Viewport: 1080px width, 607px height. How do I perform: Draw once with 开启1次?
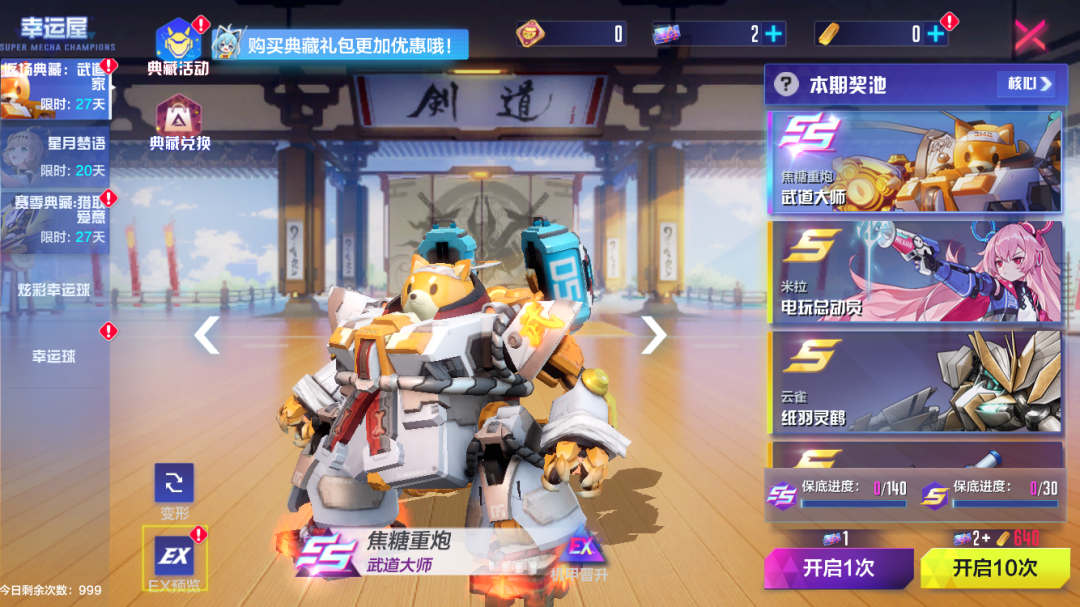pos(838,568)
